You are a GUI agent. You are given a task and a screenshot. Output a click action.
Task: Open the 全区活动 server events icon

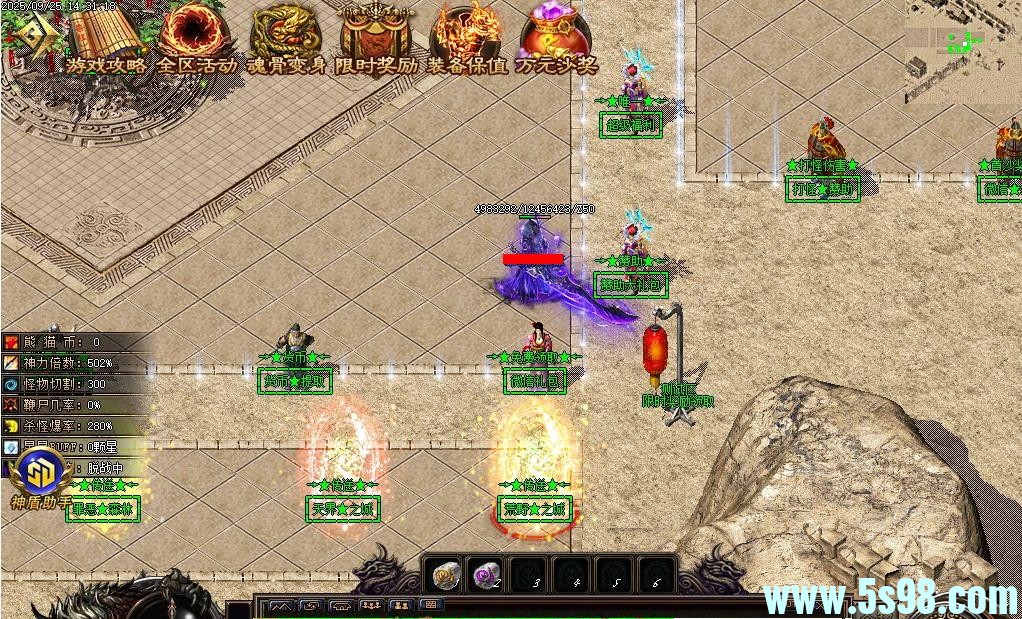[x=196, y=36]
